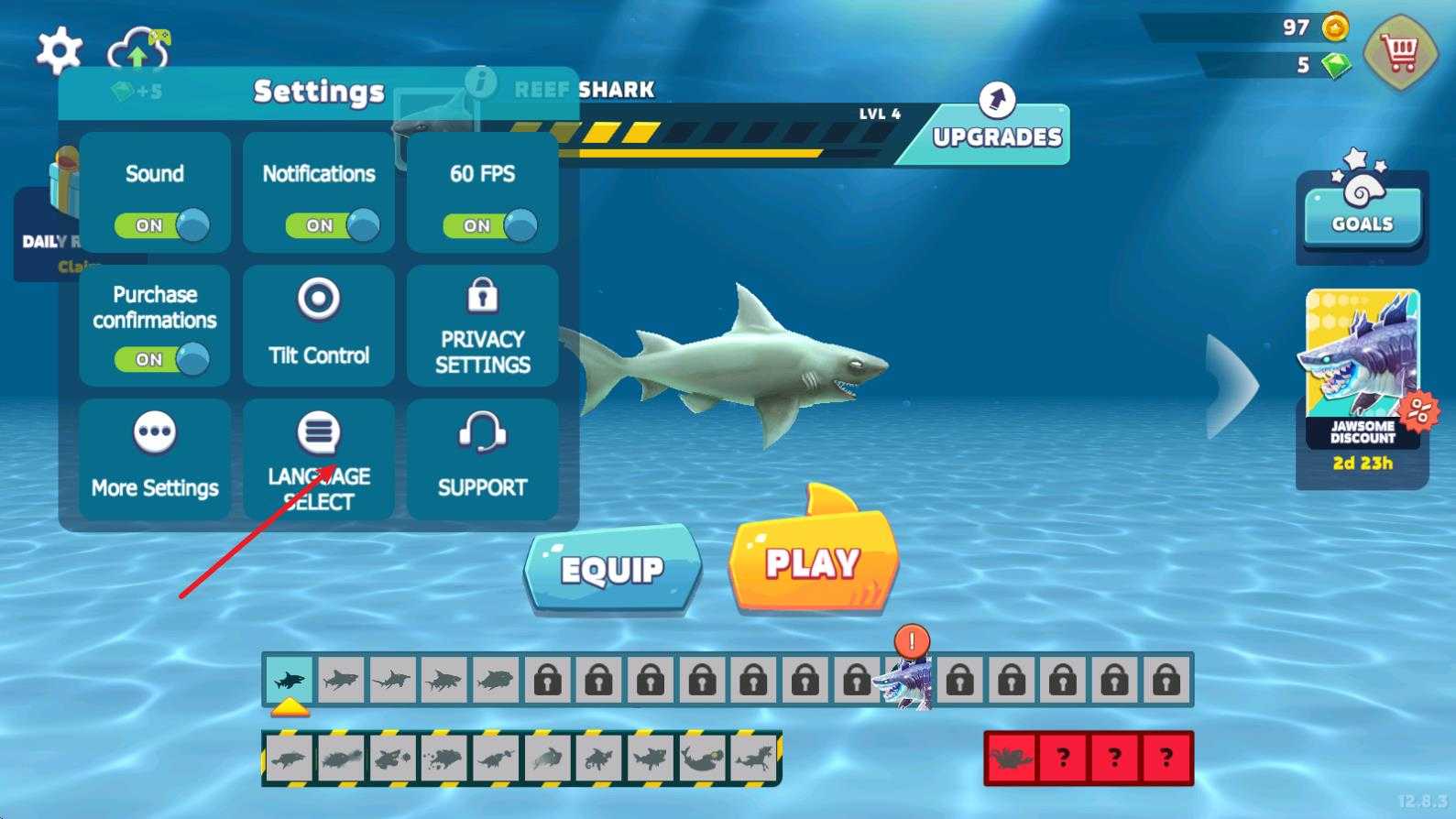Open Privacy Settings
The image size is (1456, 819).
[483, 325]
